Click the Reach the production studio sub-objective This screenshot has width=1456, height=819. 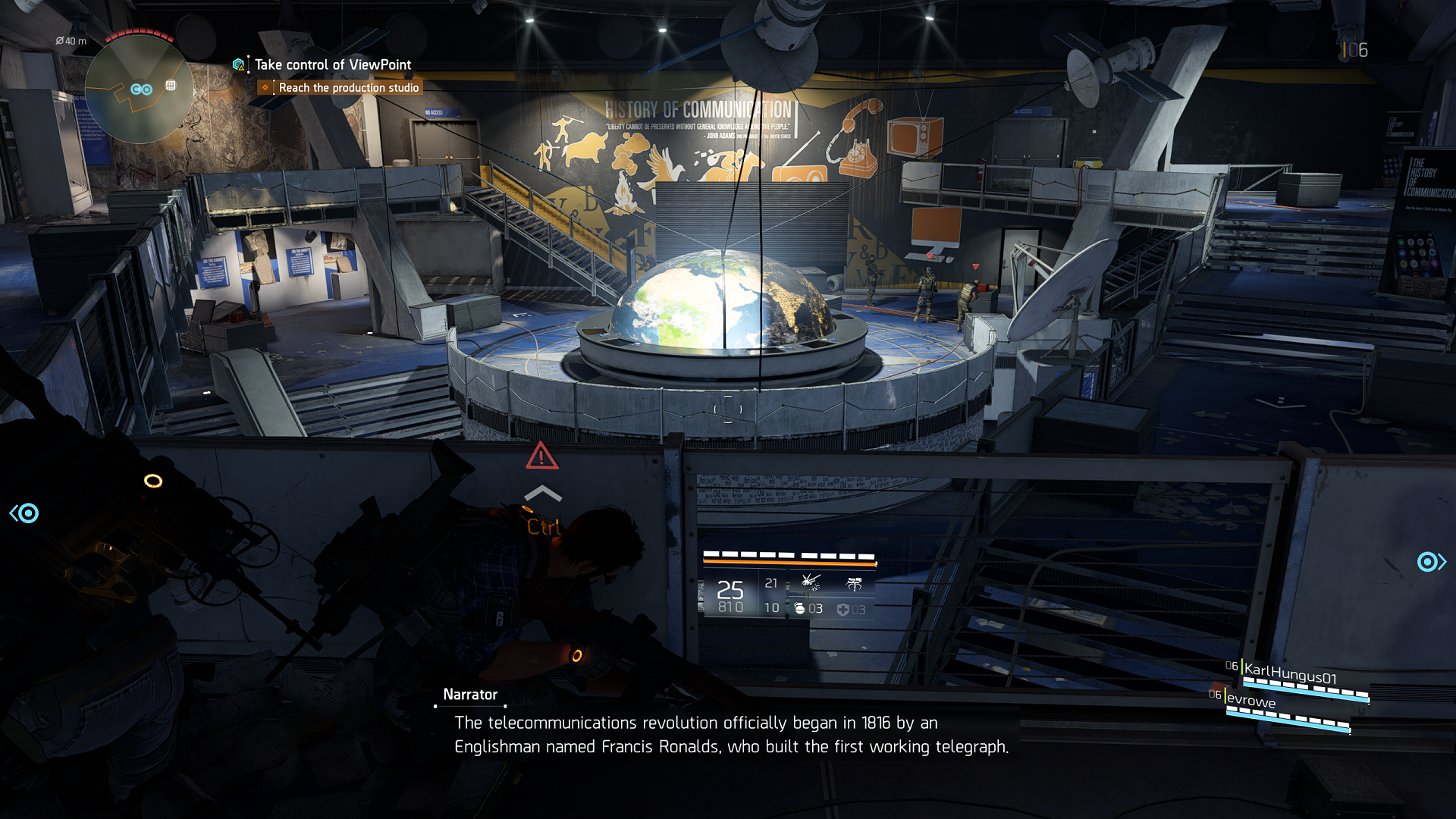point(348,88)
